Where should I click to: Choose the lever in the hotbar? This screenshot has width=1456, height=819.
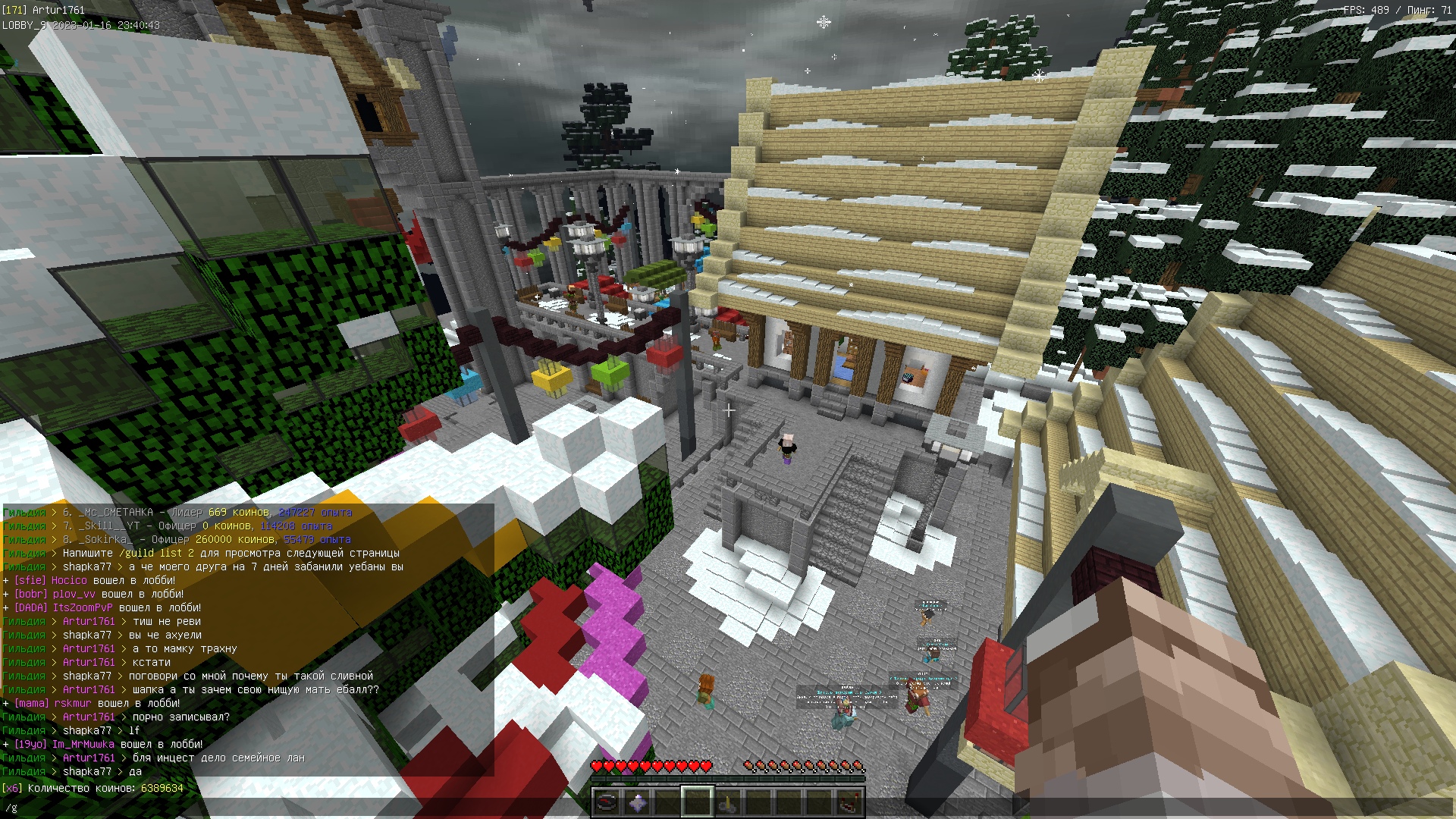(727, 801)
